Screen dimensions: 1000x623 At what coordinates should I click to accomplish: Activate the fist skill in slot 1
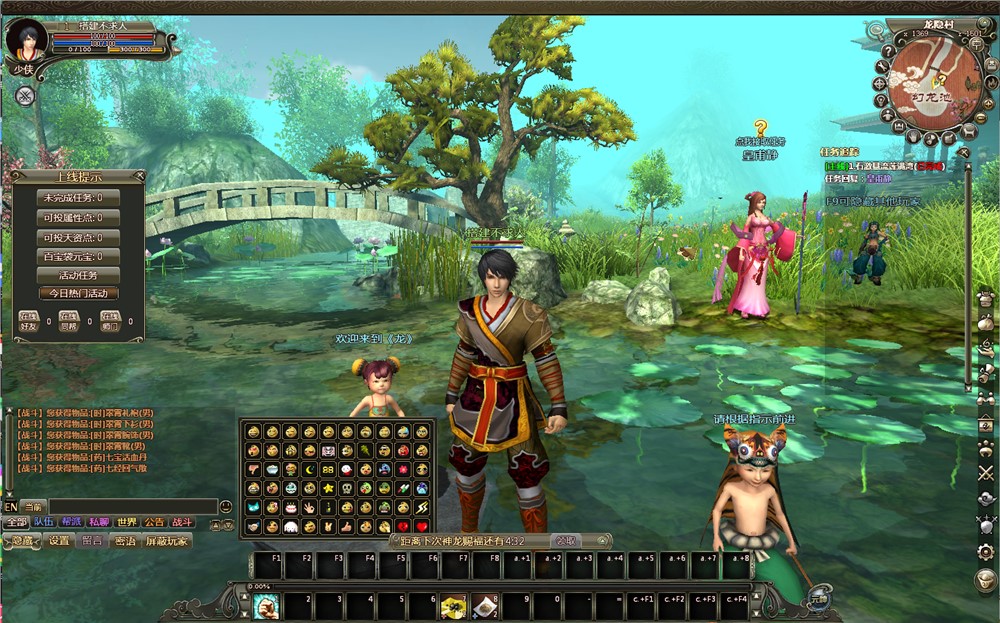[265, 606]
